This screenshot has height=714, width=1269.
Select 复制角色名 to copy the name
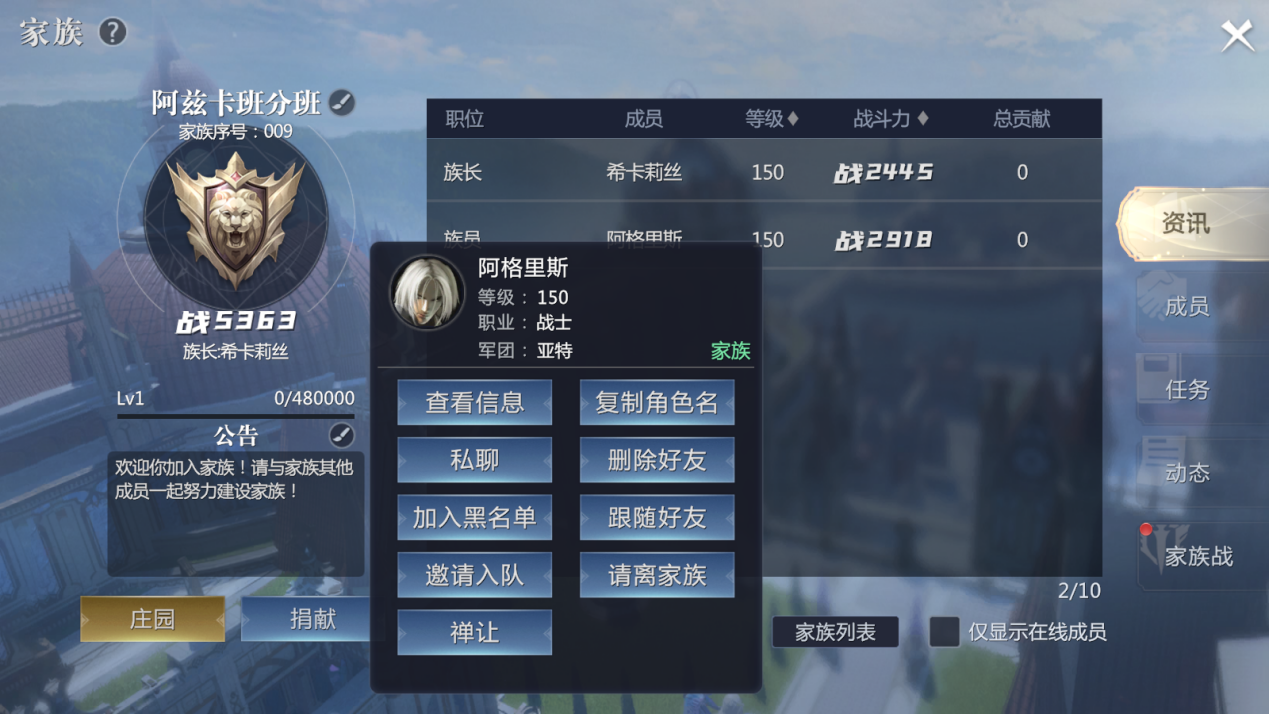tap(657, 402)
